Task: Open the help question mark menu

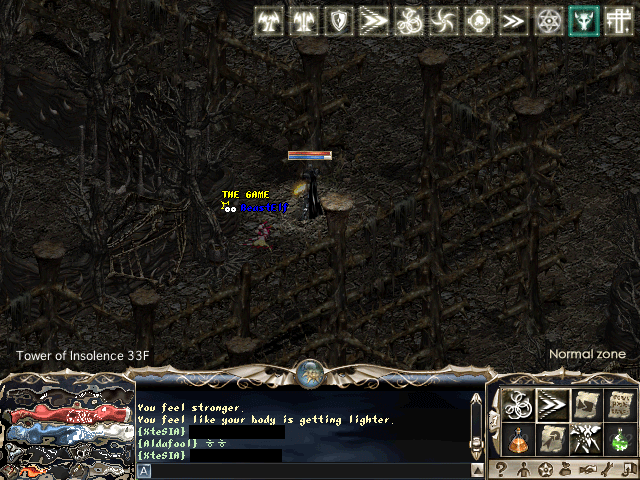Action: [x=500, y=470]
